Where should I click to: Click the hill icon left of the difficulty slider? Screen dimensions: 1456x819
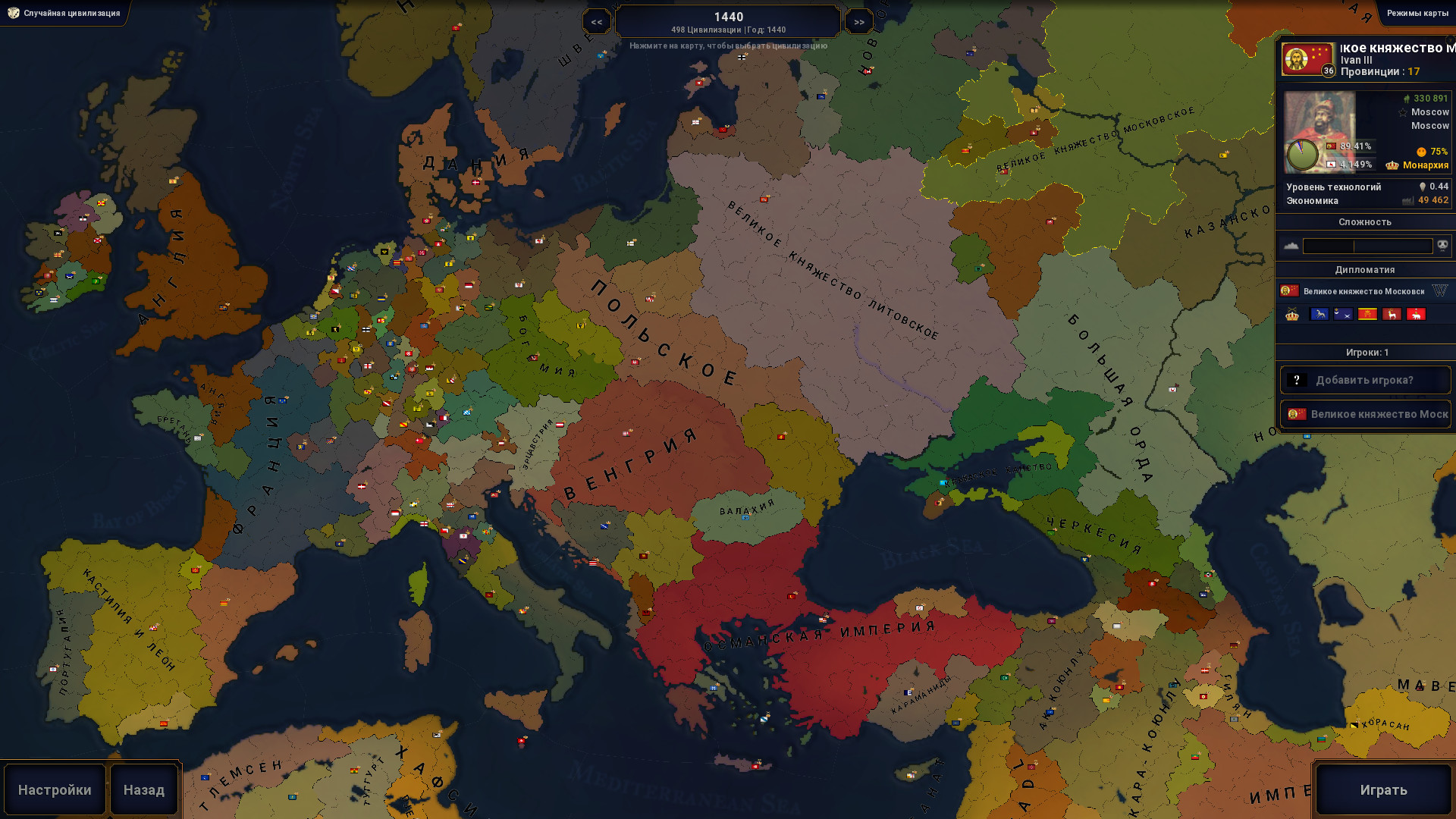[1291, 245]
